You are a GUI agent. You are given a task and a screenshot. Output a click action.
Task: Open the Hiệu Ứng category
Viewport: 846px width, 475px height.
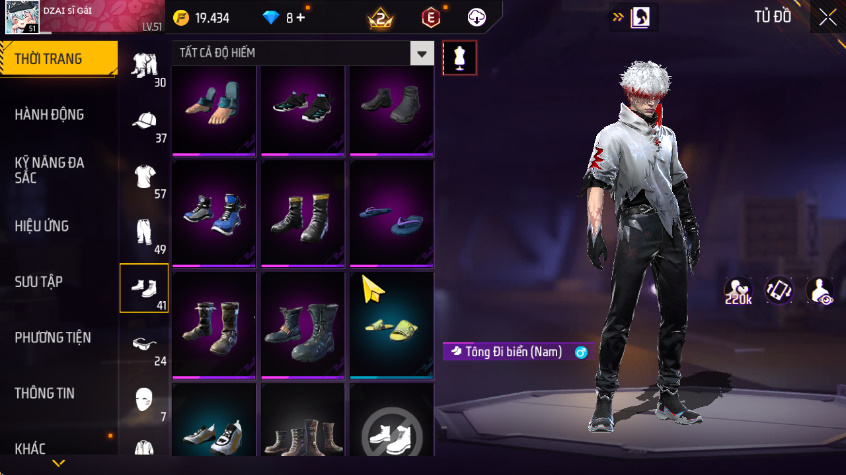[42, 226]
